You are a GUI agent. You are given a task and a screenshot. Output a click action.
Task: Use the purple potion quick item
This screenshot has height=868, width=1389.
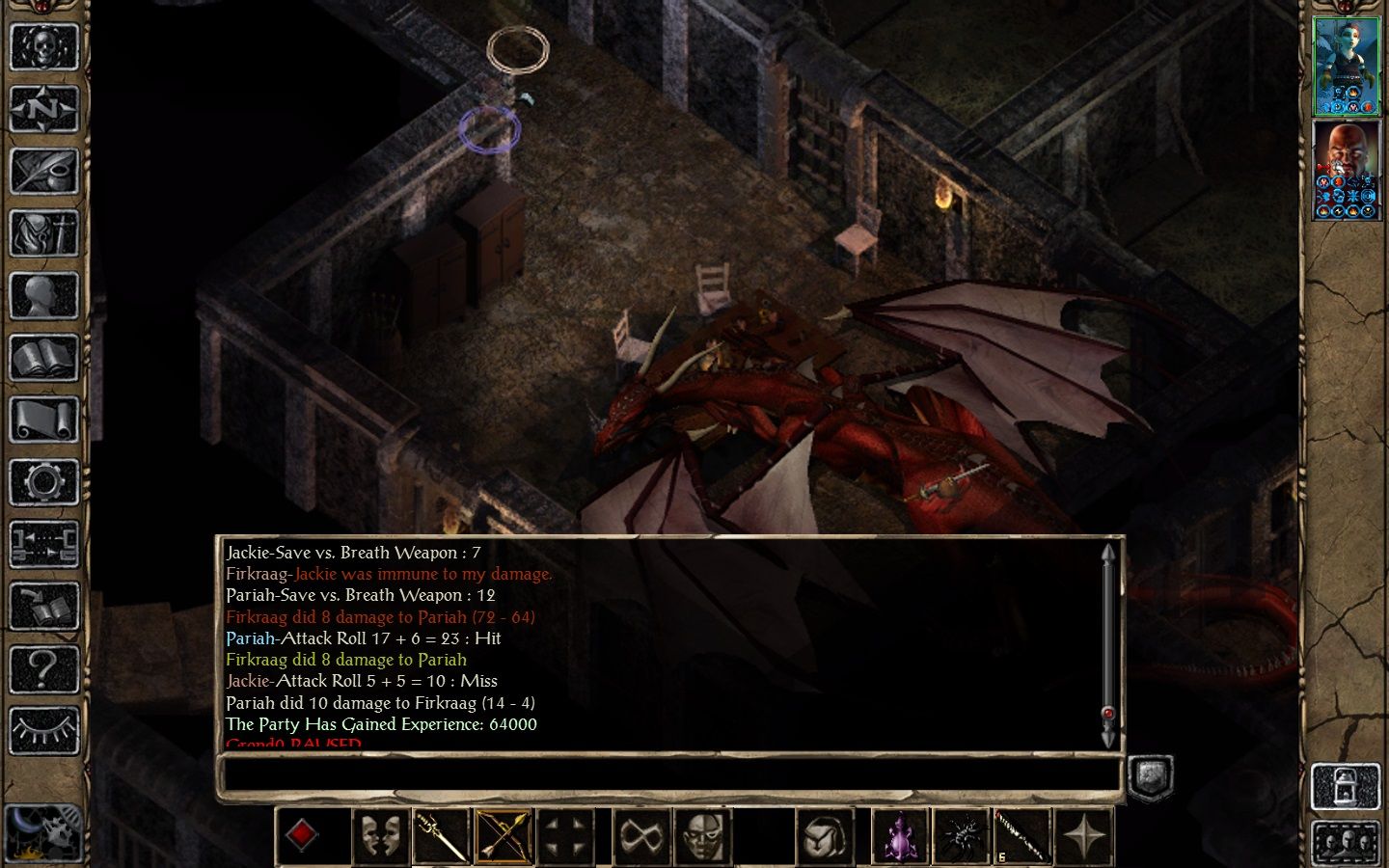[x=899, y=836]
